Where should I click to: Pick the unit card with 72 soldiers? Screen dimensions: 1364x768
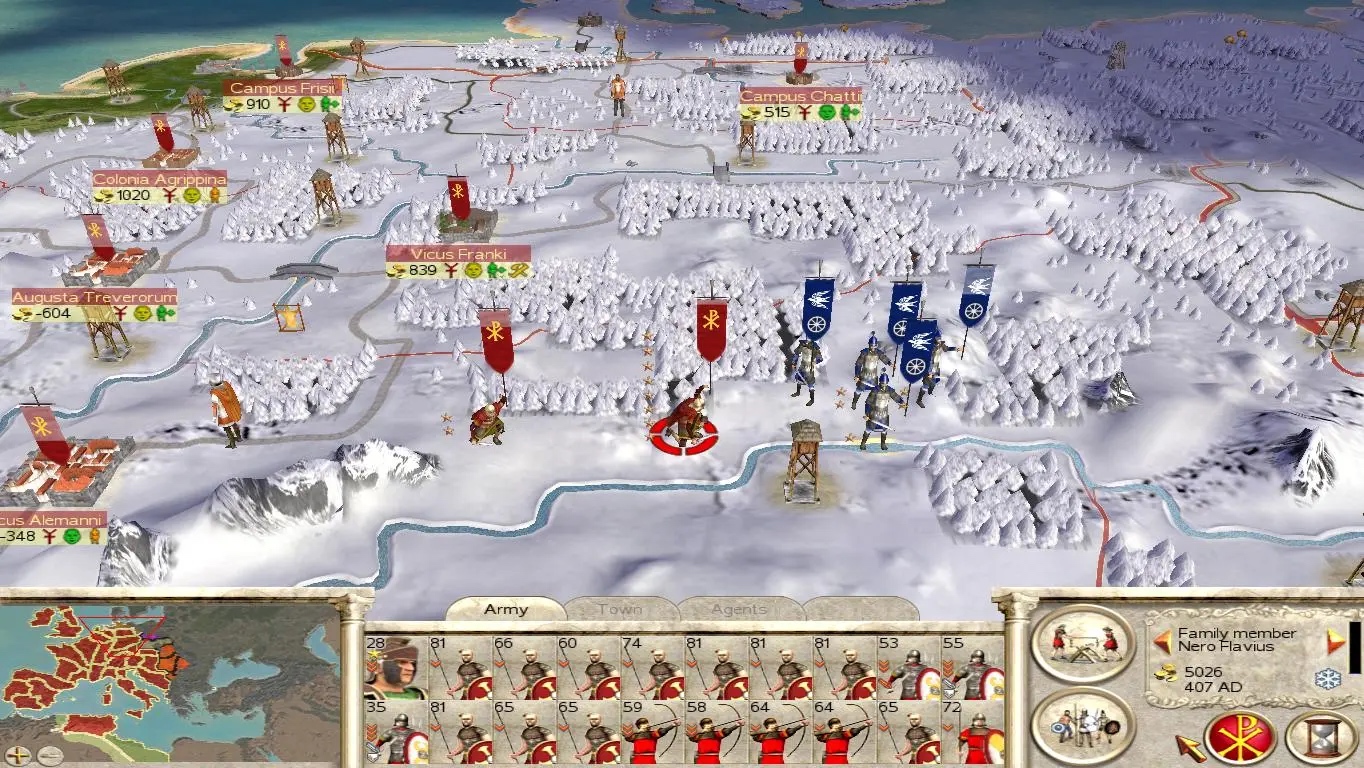[x=972, y=731]
